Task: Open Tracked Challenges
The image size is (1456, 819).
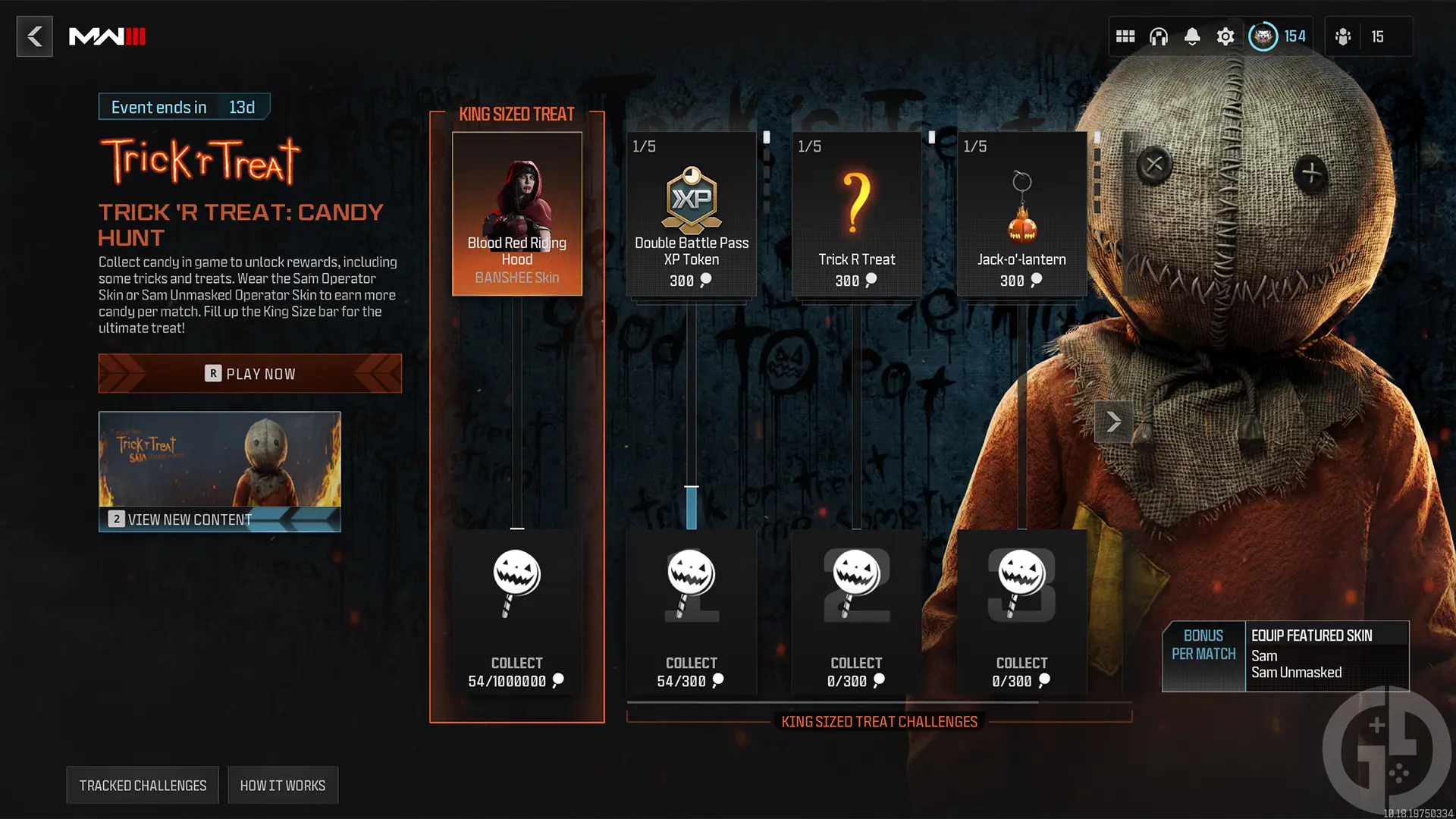Action: [142, 785]
